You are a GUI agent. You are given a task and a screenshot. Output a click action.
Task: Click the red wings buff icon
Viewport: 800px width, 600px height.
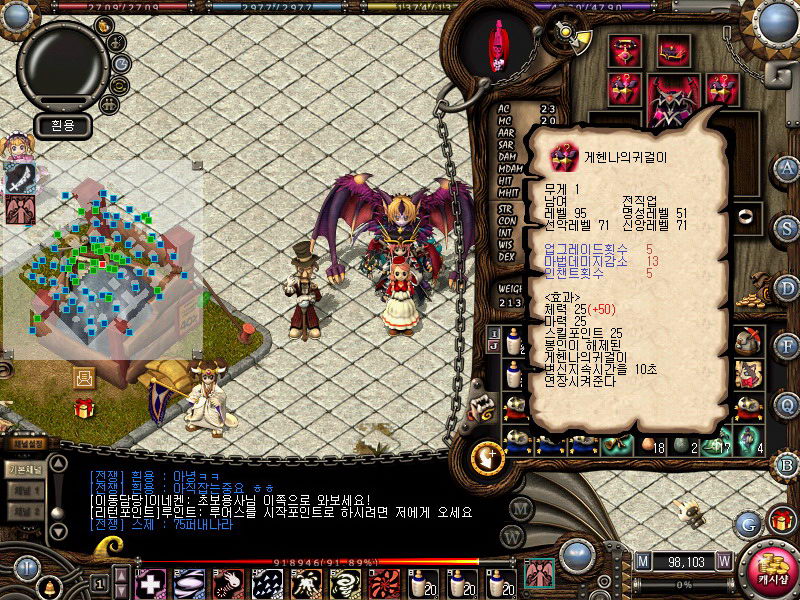(21, 209)
